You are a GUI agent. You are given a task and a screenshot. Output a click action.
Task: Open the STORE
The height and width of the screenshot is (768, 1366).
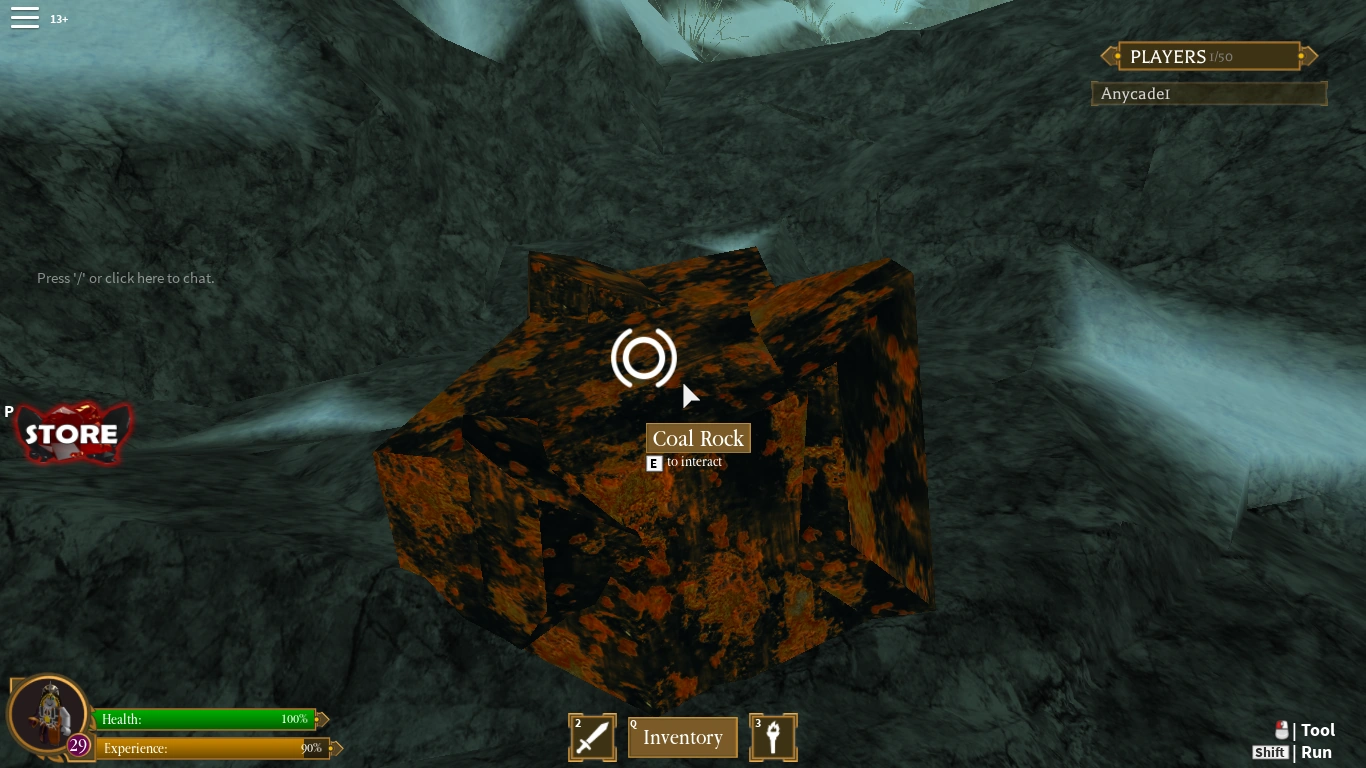coord(72,434)
